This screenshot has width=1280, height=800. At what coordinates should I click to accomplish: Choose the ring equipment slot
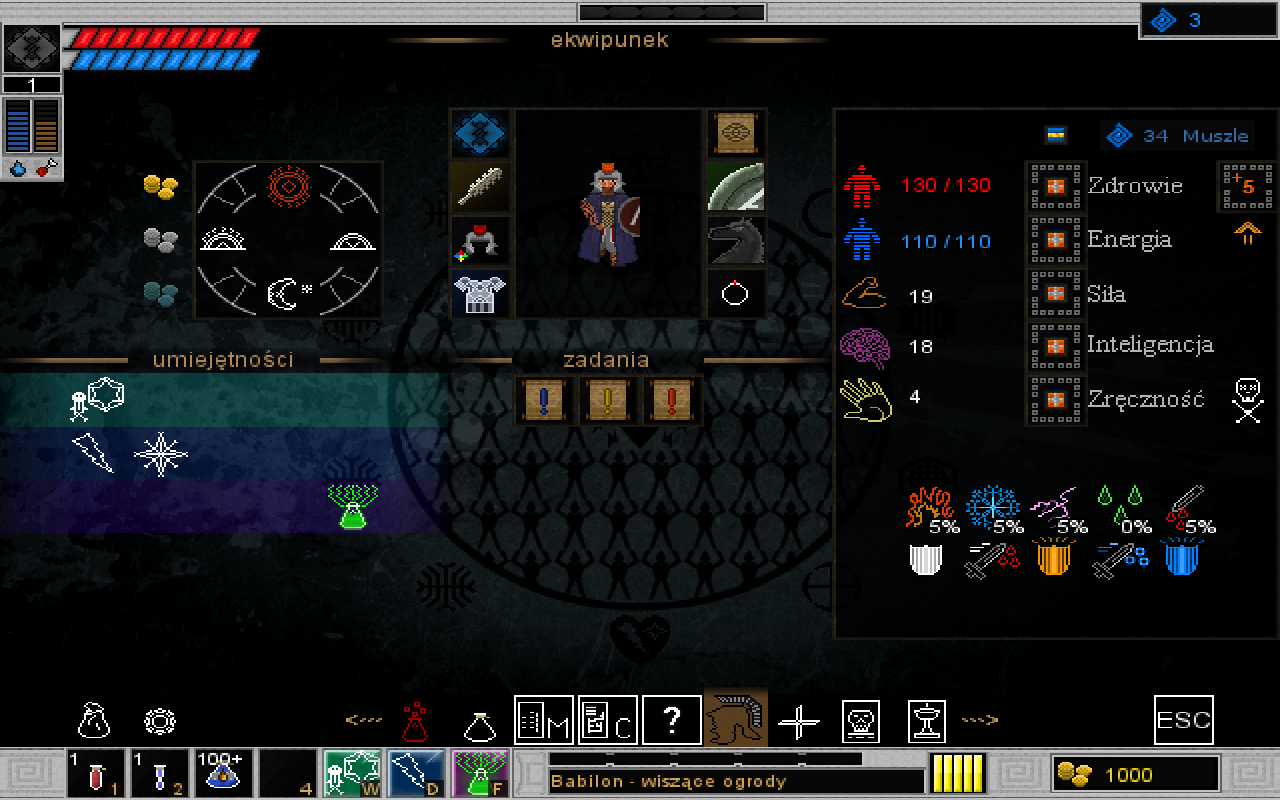[x=736, y=294]
